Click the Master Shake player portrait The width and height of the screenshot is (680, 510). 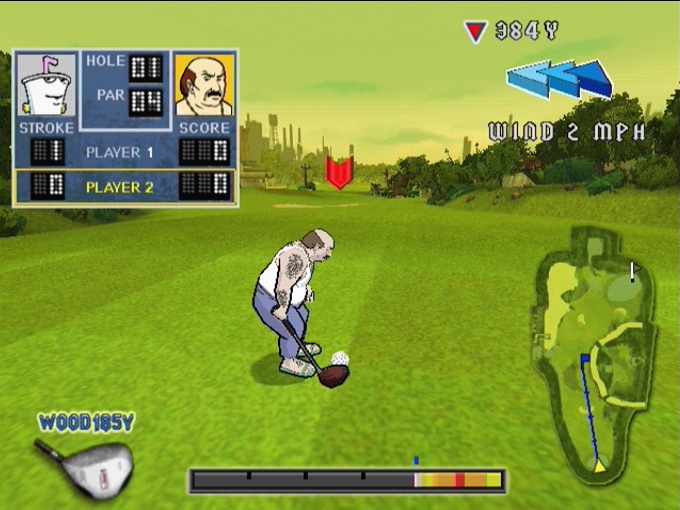(x=46, y=86)
